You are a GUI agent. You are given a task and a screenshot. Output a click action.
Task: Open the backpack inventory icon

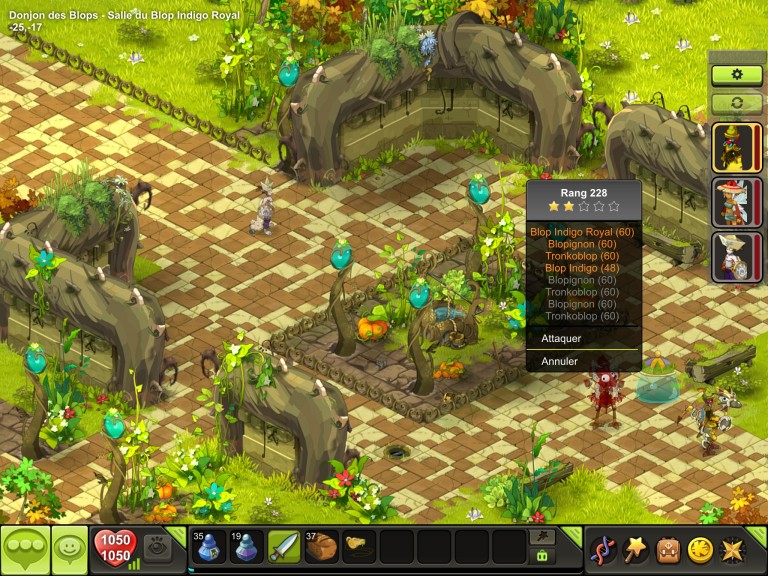click(667, 549)
